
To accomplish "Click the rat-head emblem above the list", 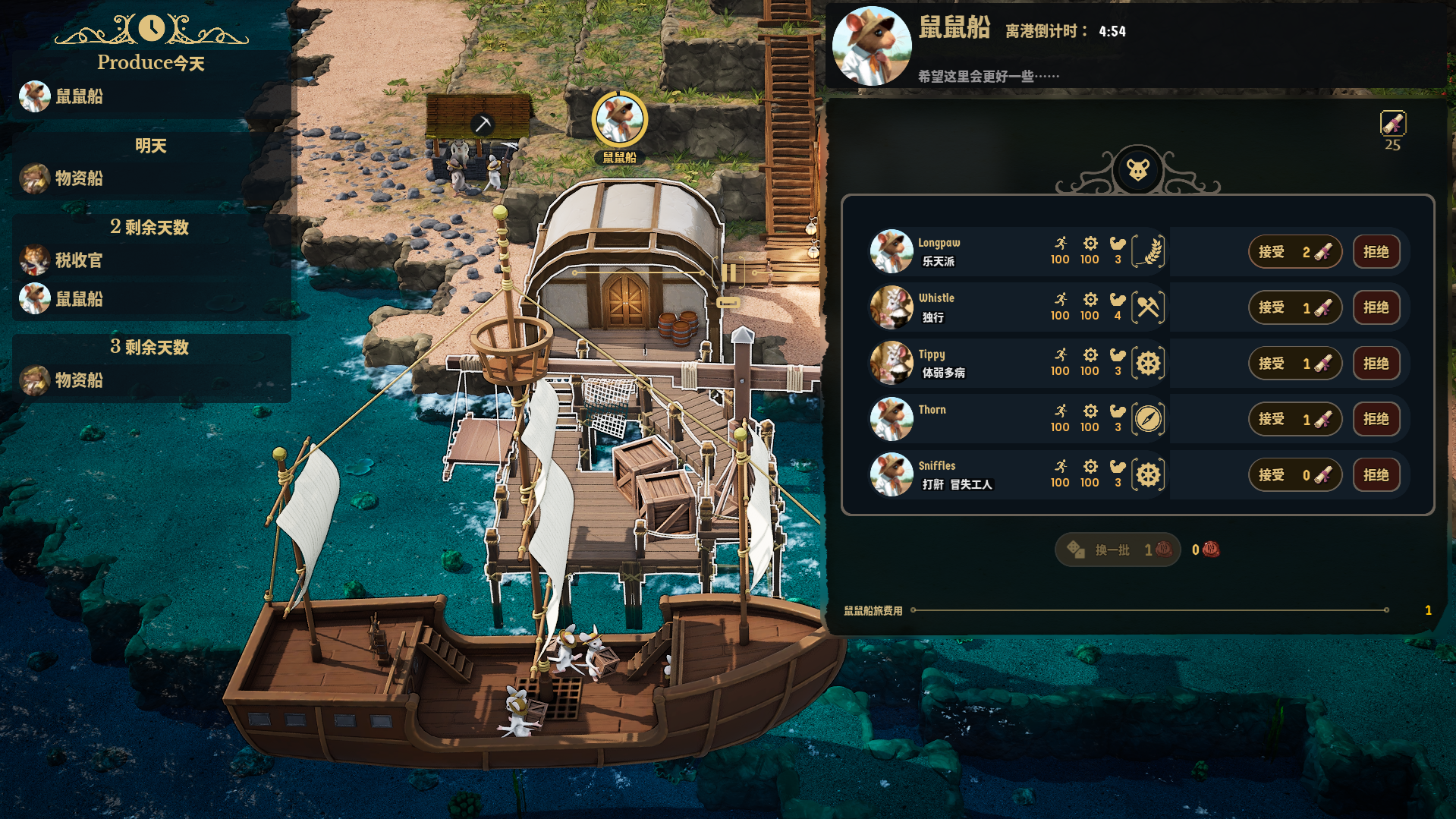I will point(1137,169).
